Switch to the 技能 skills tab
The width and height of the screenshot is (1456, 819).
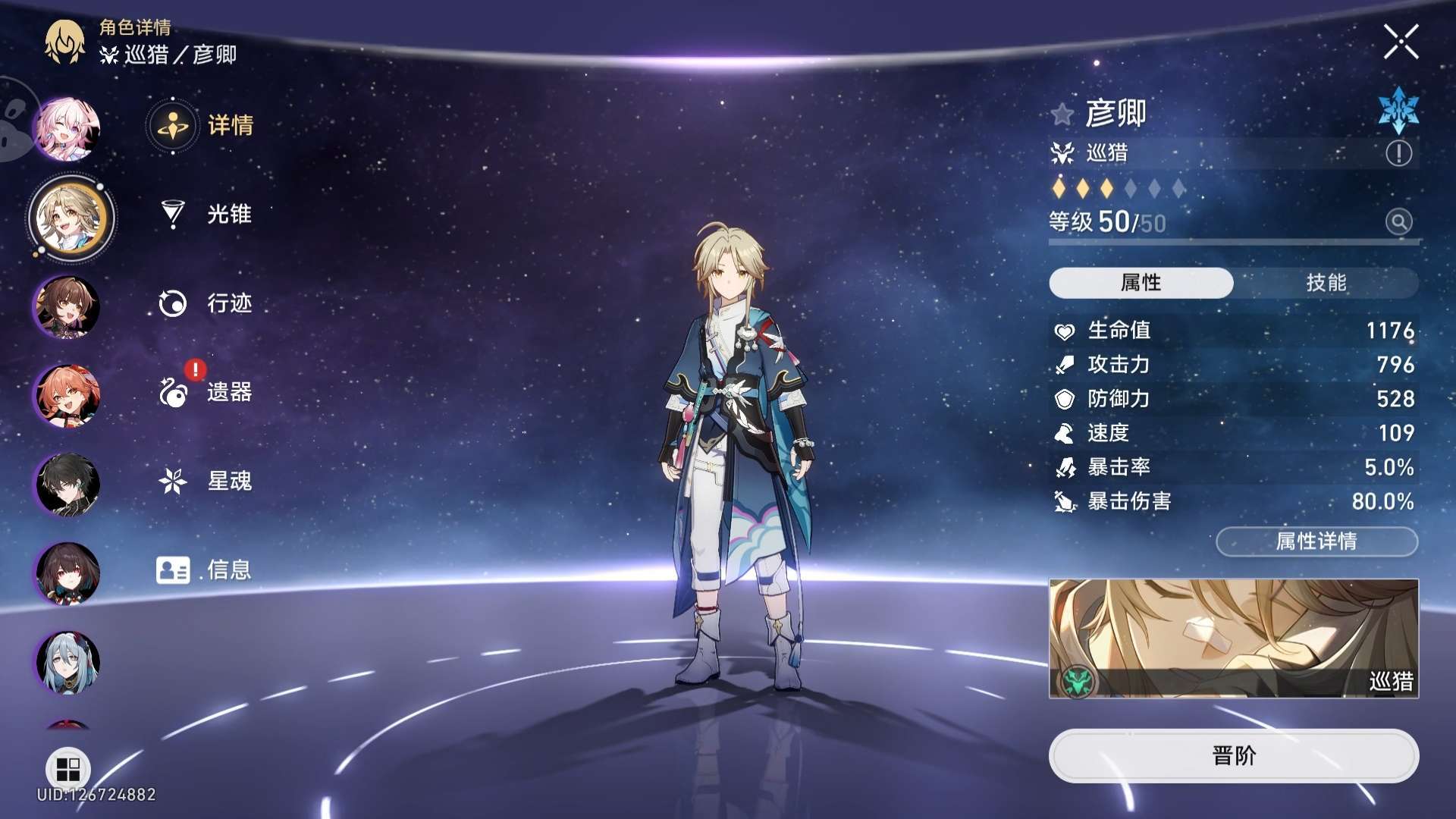pos(1326,283)
